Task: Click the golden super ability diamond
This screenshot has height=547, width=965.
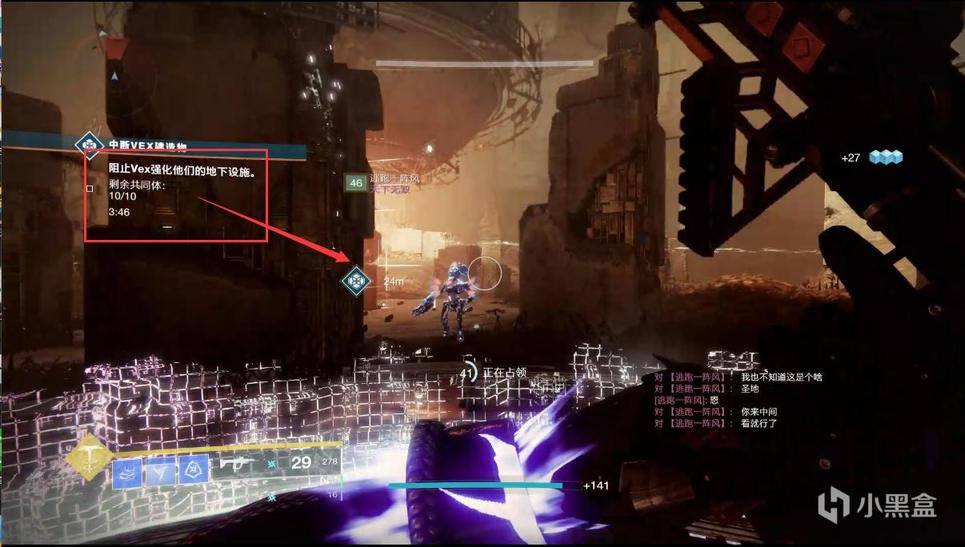Action: pyautogui.click(x=90, y=461)
